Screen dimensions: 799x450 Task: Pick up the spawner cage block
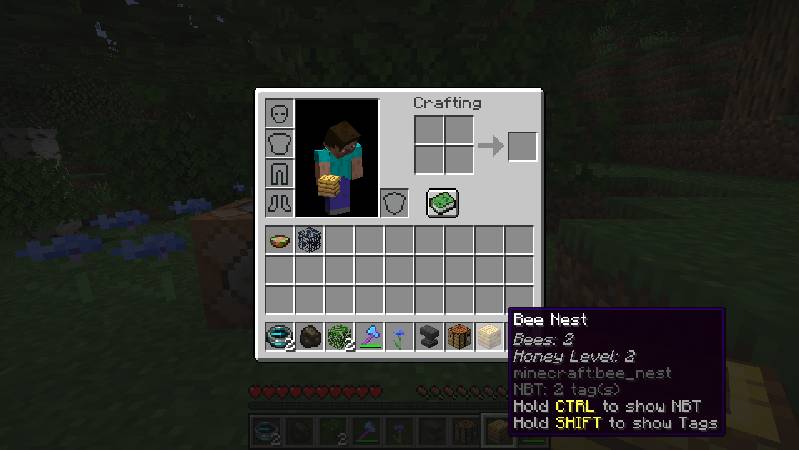tap(310, 240)
